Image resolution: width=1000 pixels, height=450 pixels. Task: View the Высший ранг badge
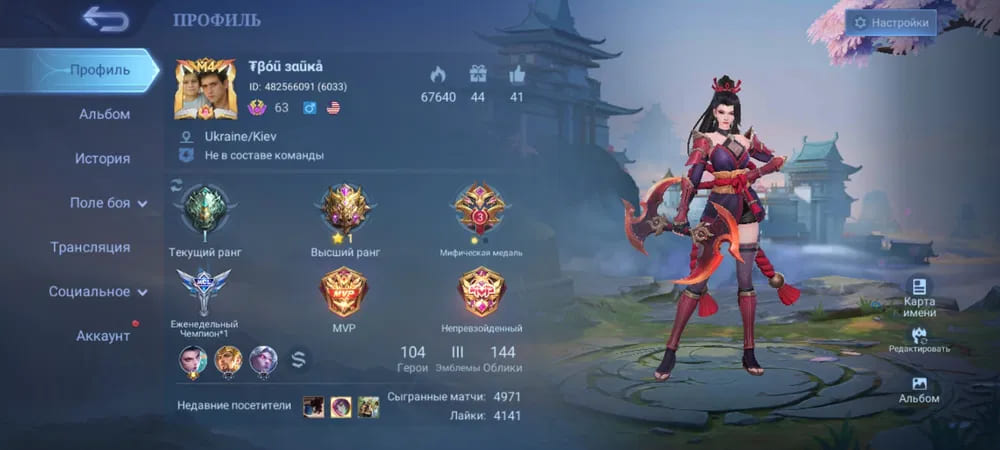(x=346, y=209)
